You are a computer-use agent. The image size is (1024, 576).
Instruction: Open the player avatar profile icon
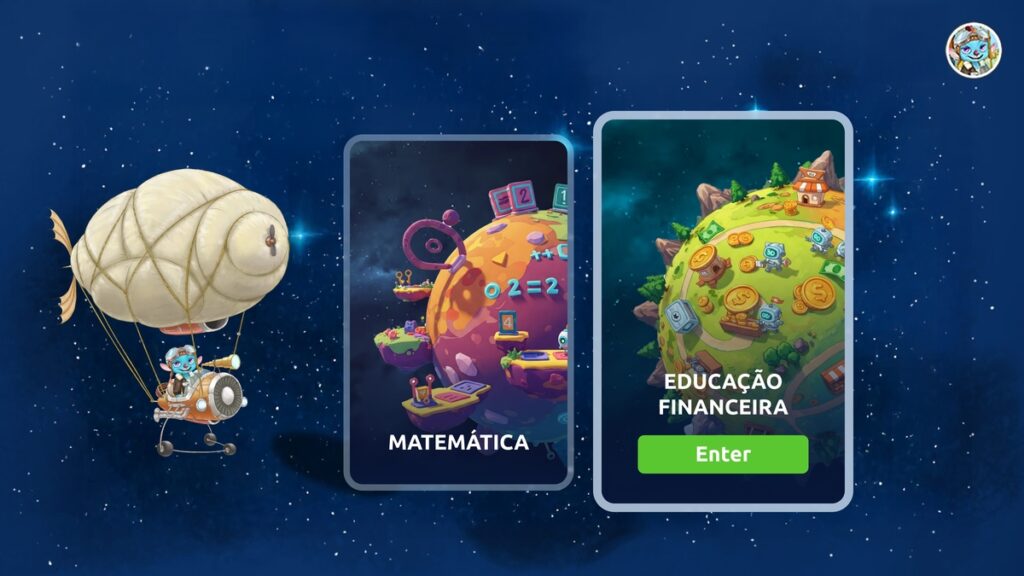pos(973,50)
